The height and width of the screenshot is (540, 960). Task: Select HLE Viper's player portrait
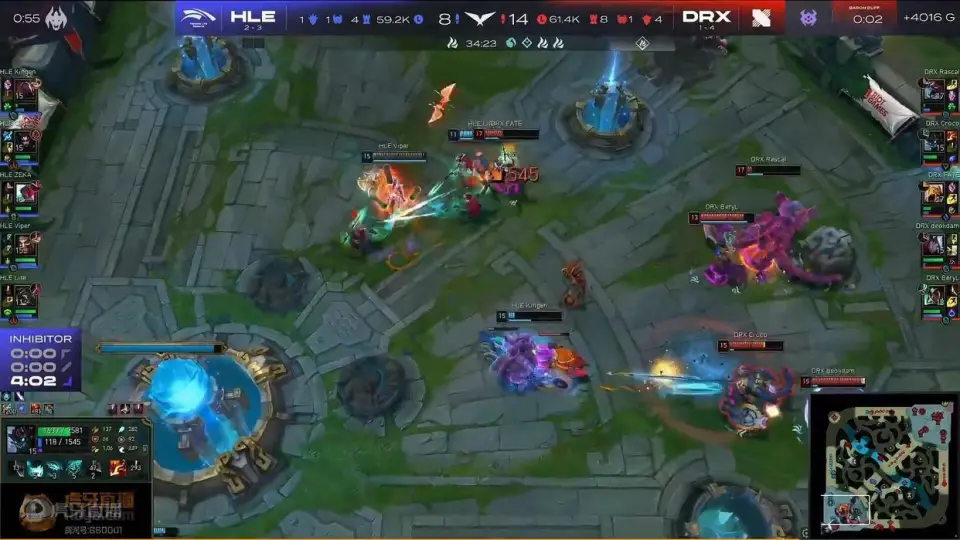tap(25, 245)
